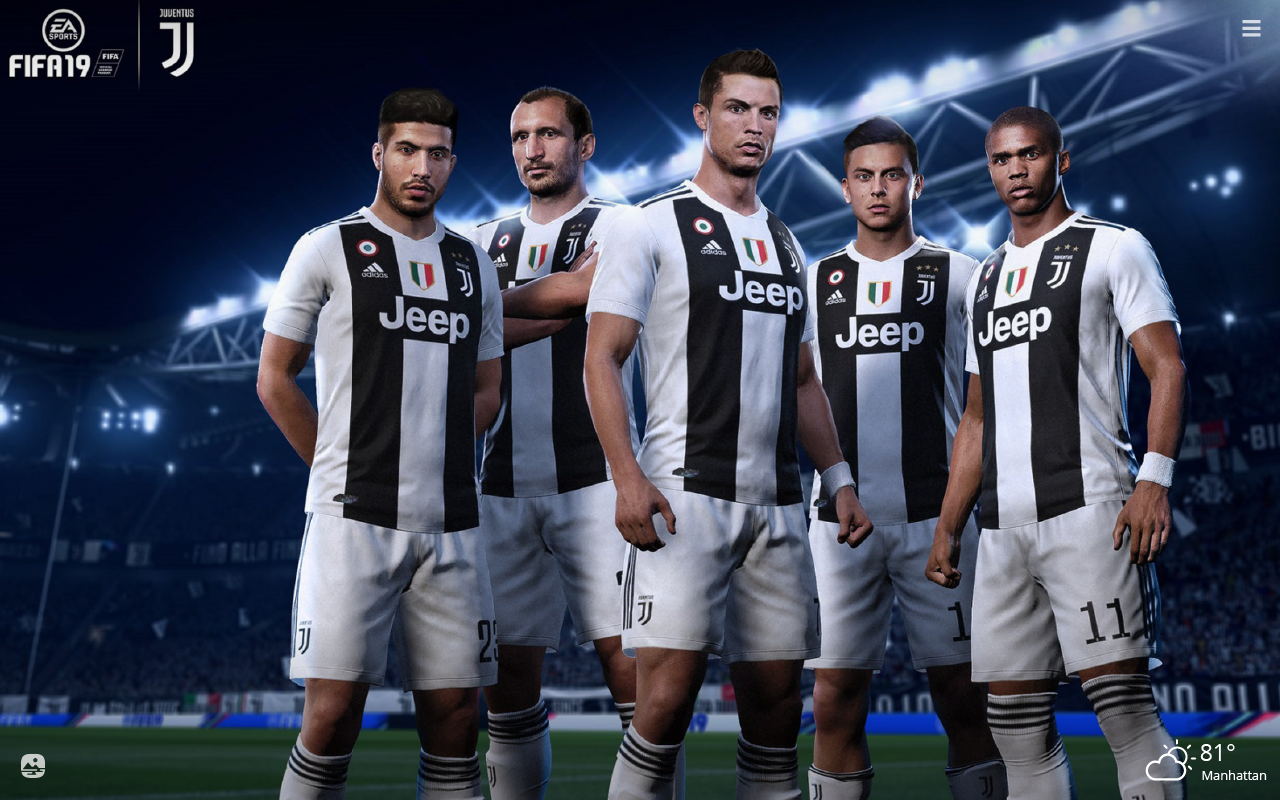This screenshot has height=800, width=1280.
Task: Open the Manhattan weather widget
Action: 1206,762
